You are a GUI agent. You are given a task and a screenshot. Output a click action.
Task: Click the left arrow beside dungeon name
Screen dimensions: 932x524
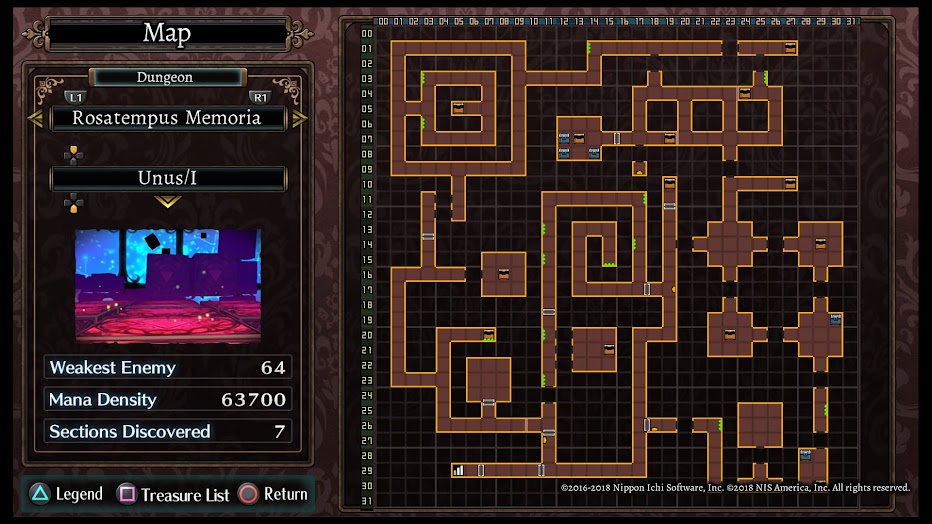point(35,119)
